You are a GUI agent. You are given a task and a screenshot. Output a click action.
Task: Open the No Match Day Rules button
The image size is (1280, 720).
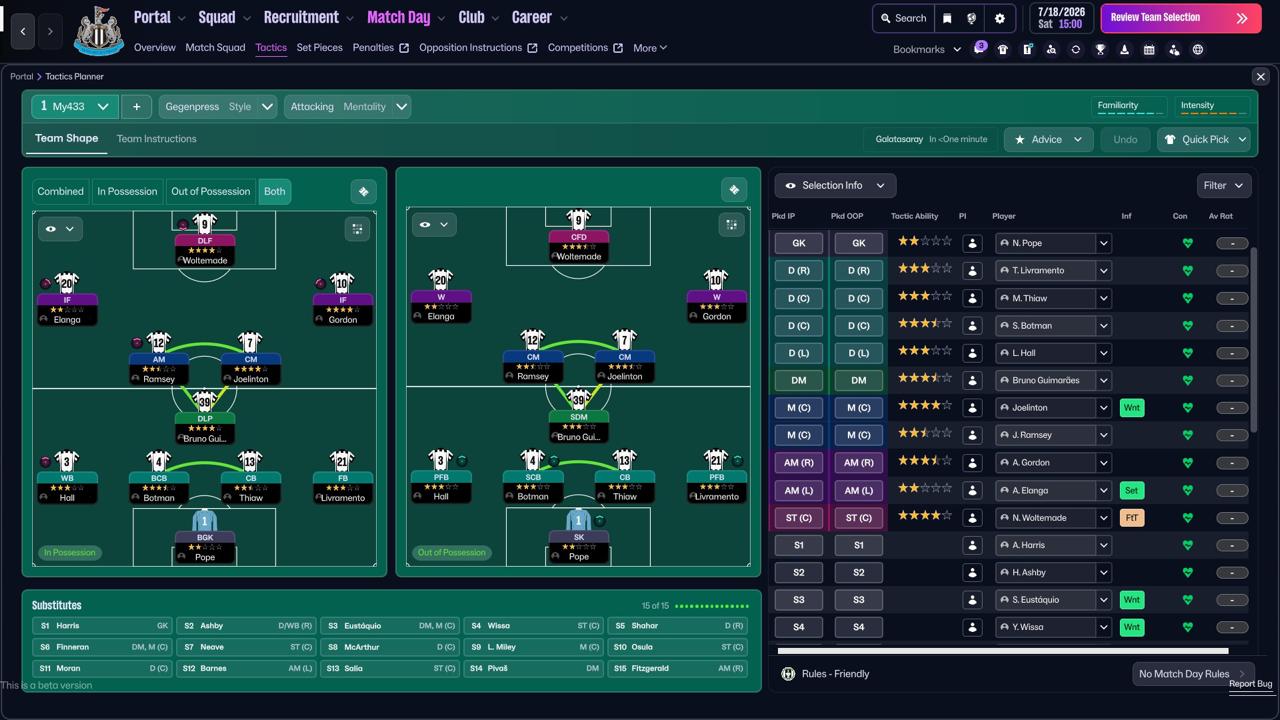1190,674
